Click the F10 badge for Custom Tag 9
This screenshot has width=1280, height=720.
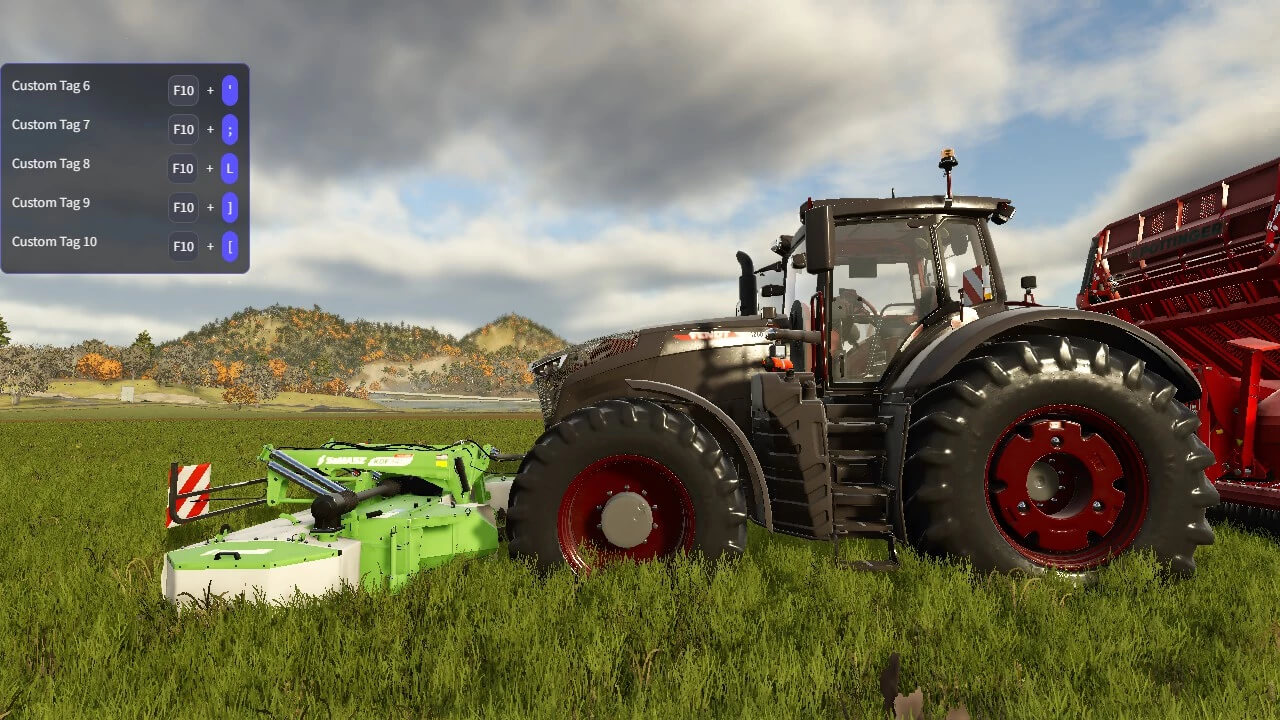click(x=183, y=207)
